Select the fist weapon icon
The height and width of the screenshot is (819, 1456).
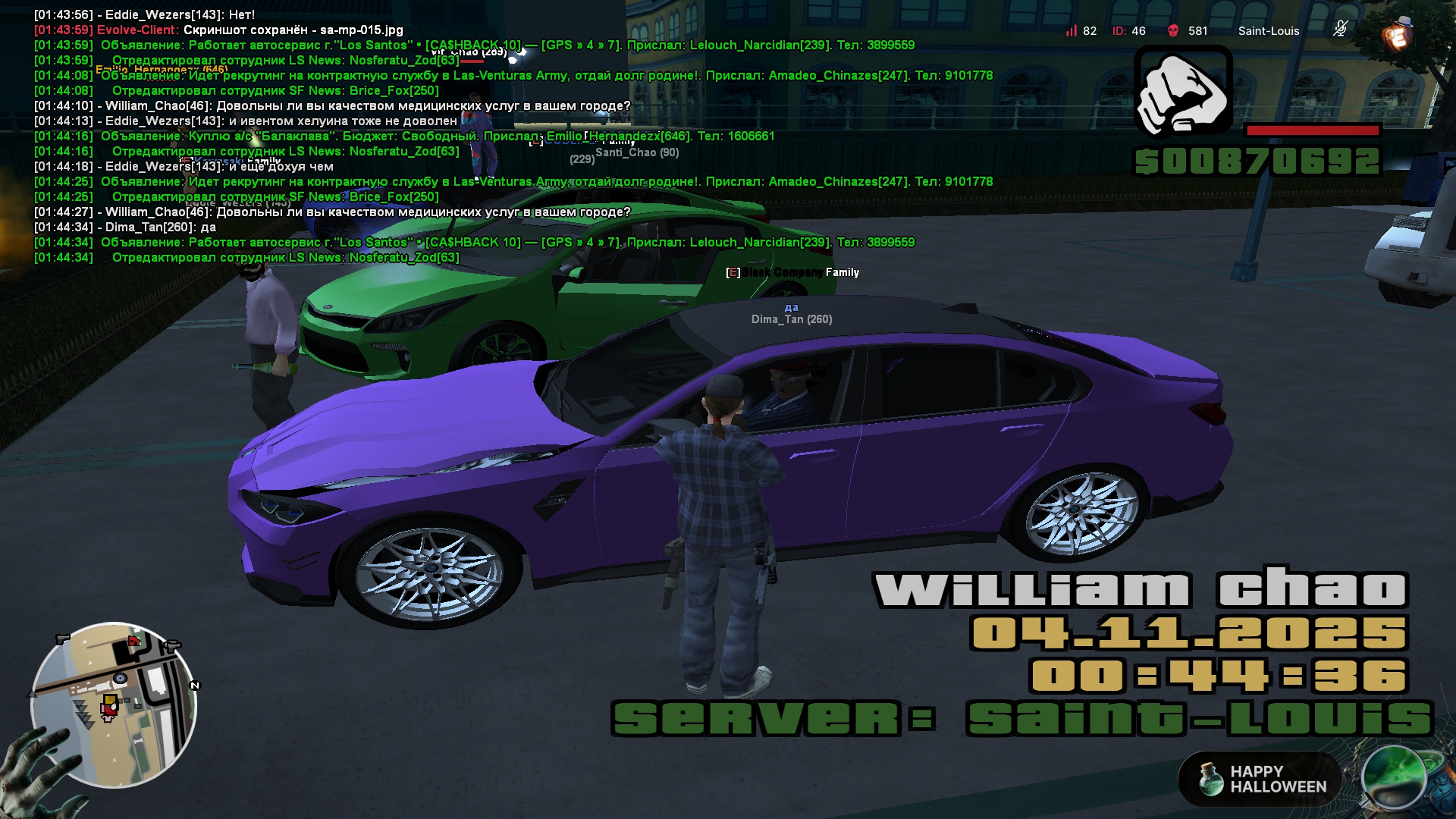pyautogui.click(x=1182, y=90)
